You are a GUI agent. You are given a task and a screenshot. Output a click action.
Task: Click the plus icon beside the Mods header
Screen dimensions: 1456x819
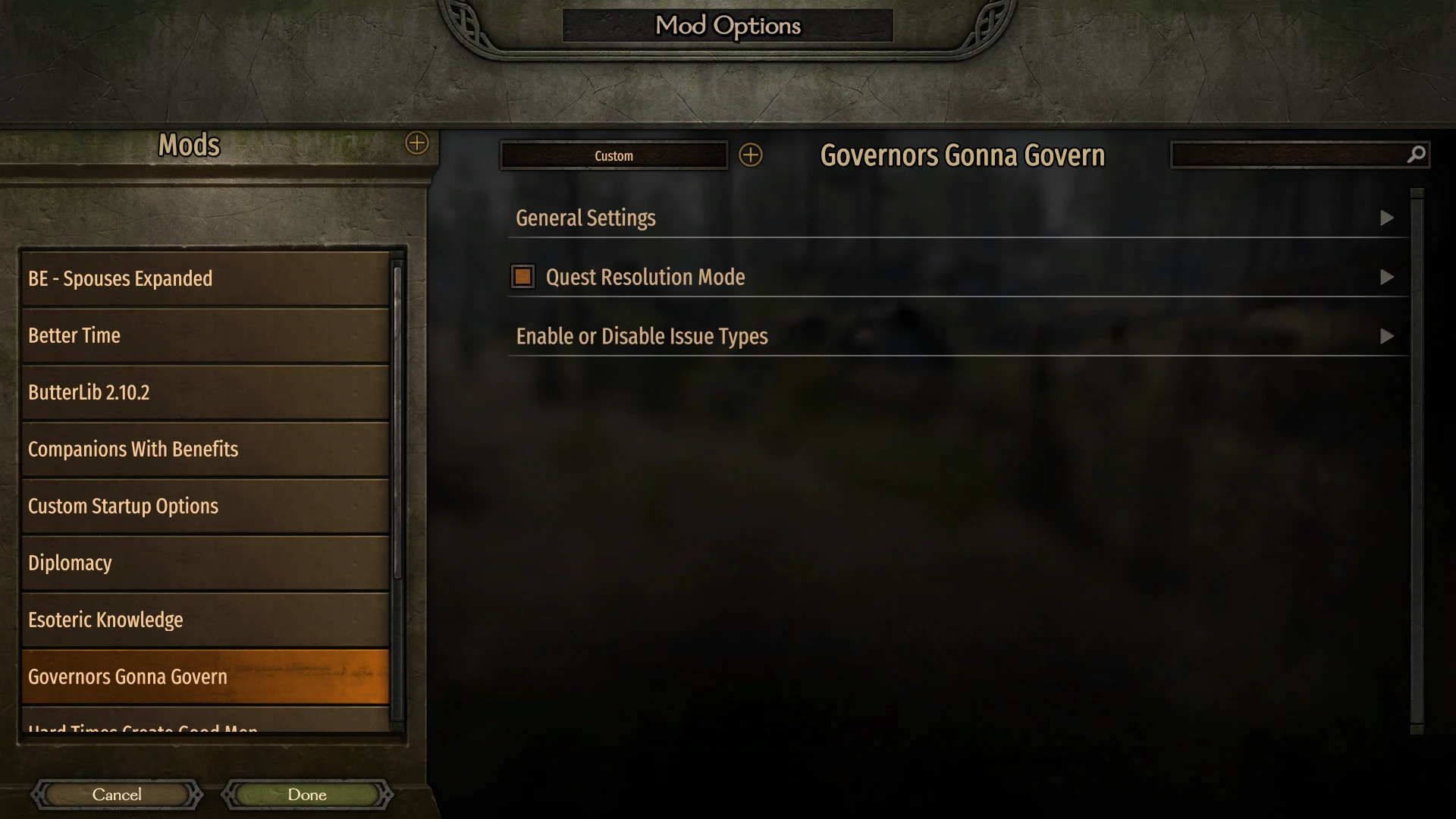416,143
